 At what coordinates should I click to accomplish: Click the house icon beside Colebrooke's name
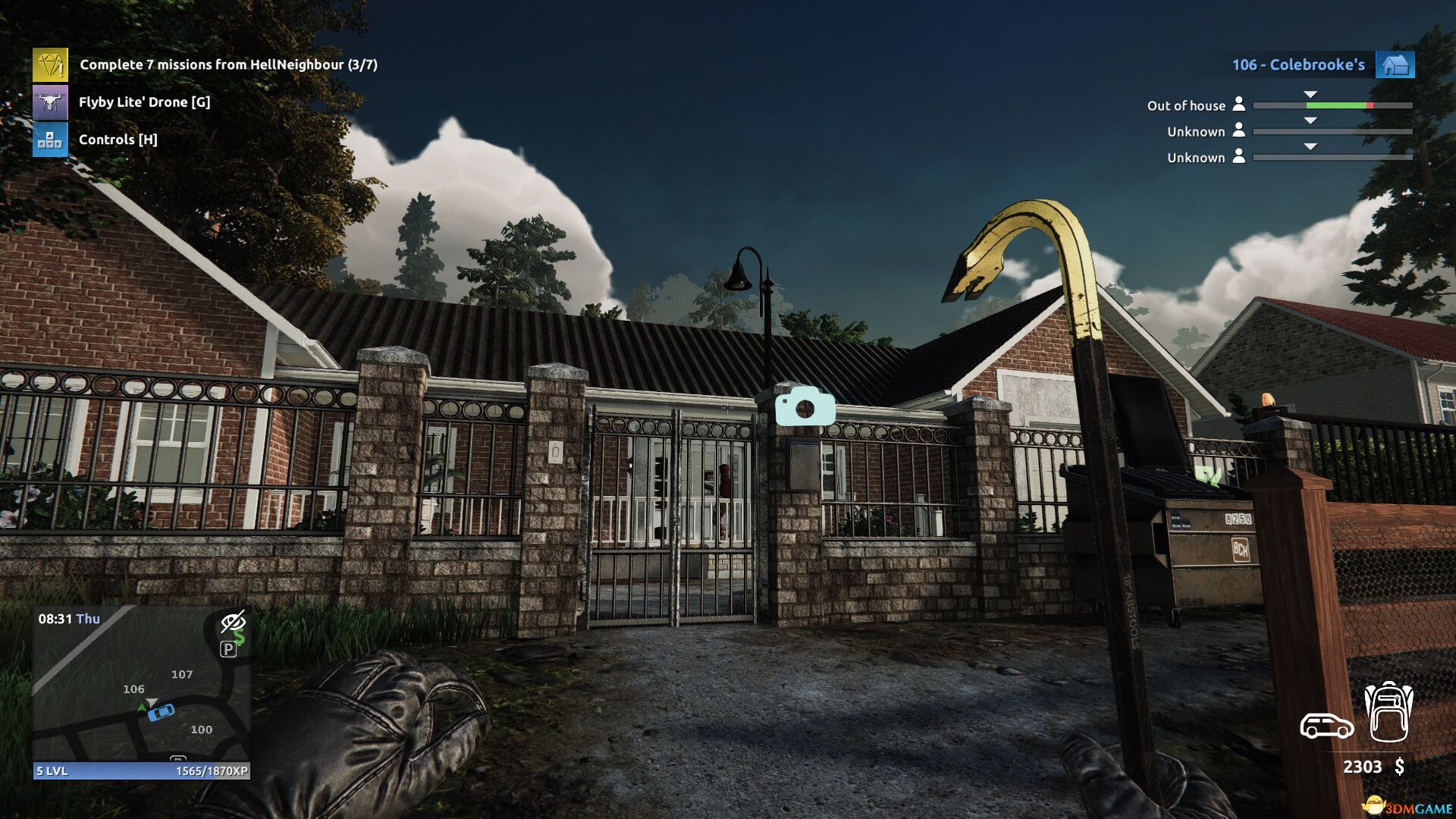1398,64
